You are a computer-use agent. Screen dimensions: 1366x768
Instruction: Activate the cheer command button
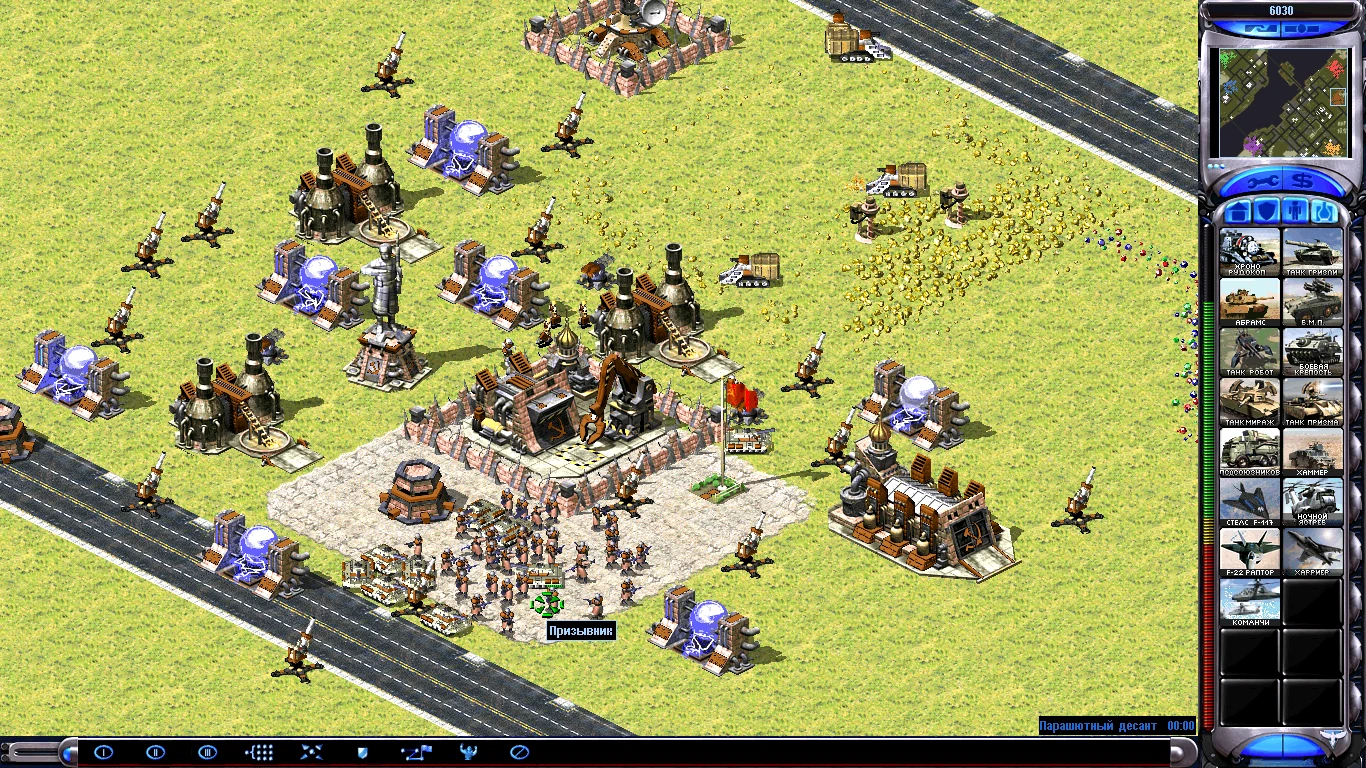(x=467, y=751)
